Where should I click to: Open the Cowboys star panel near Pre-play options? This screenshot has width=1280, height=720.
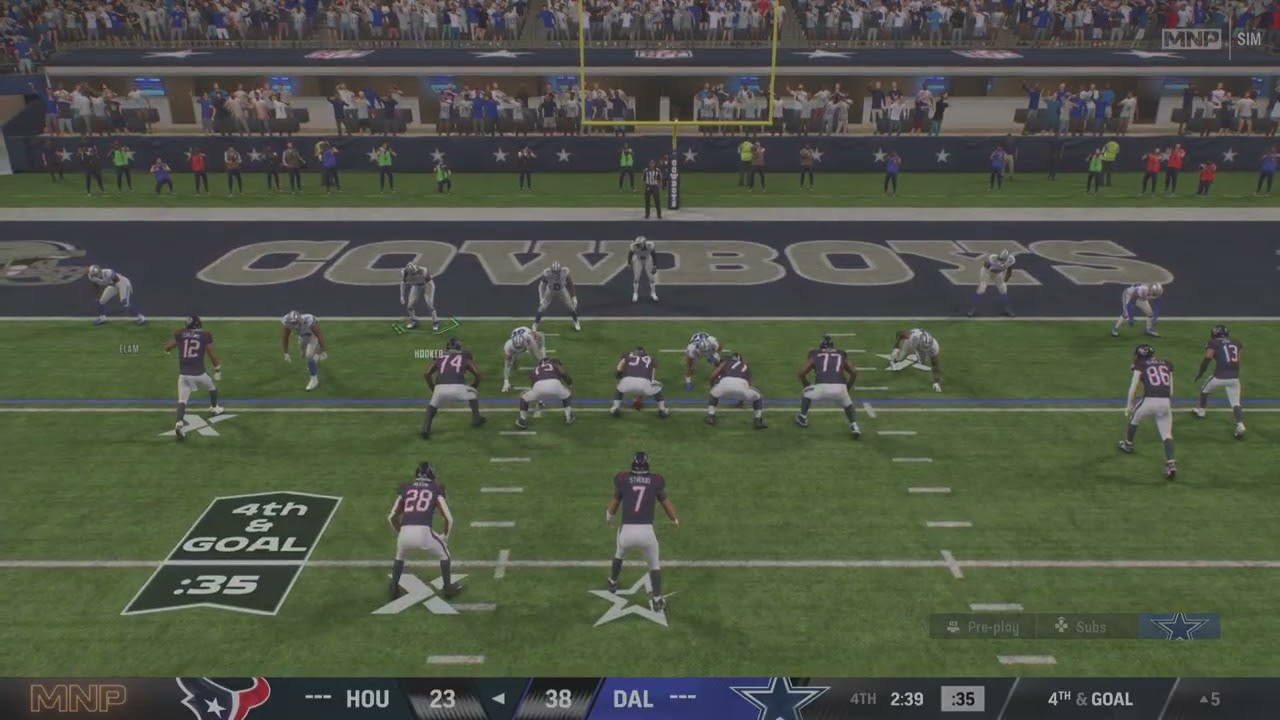1181,627
